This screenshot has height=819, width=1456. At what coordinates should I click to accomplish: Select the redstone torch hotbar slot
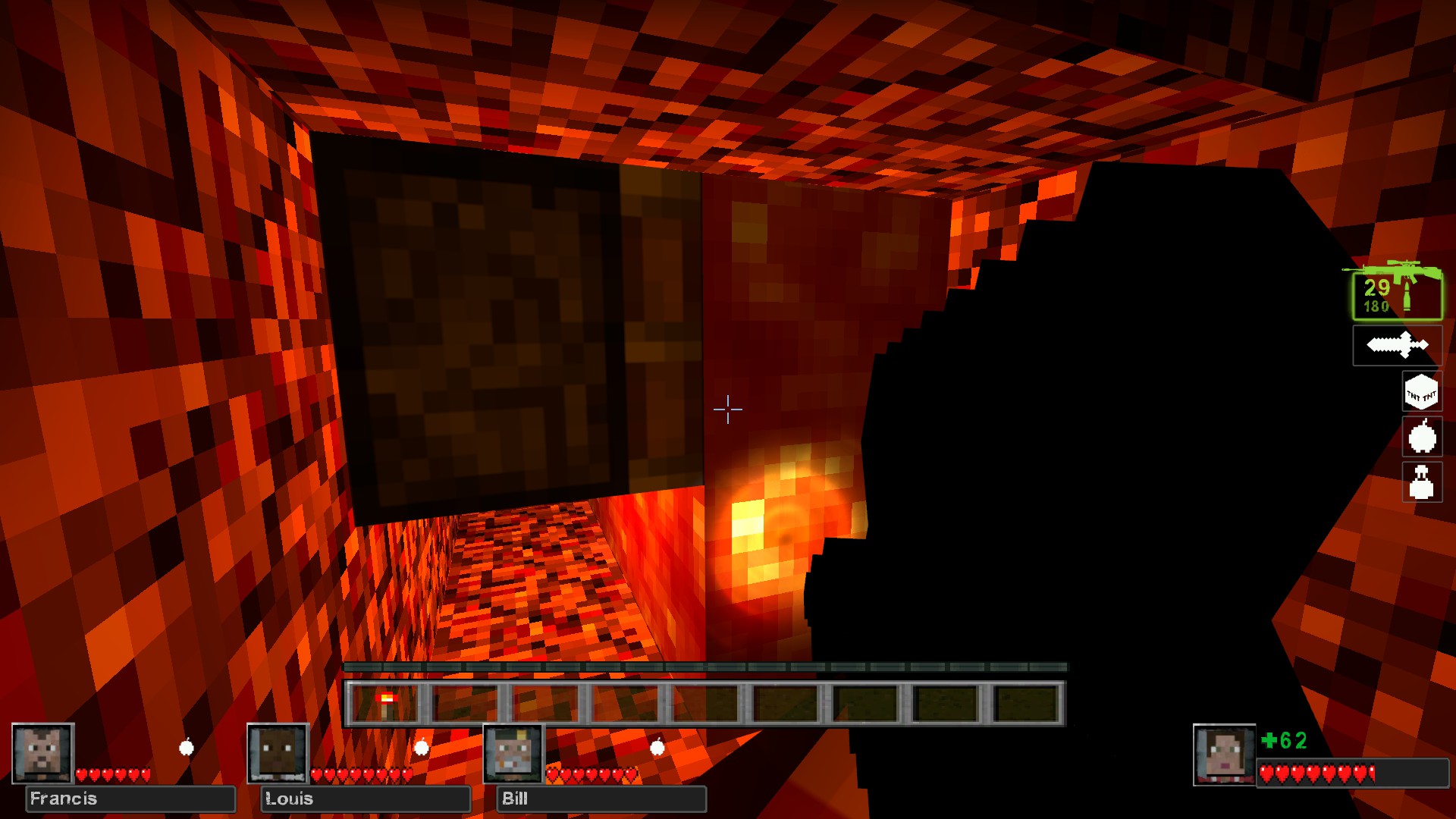(x=386, y=703)
